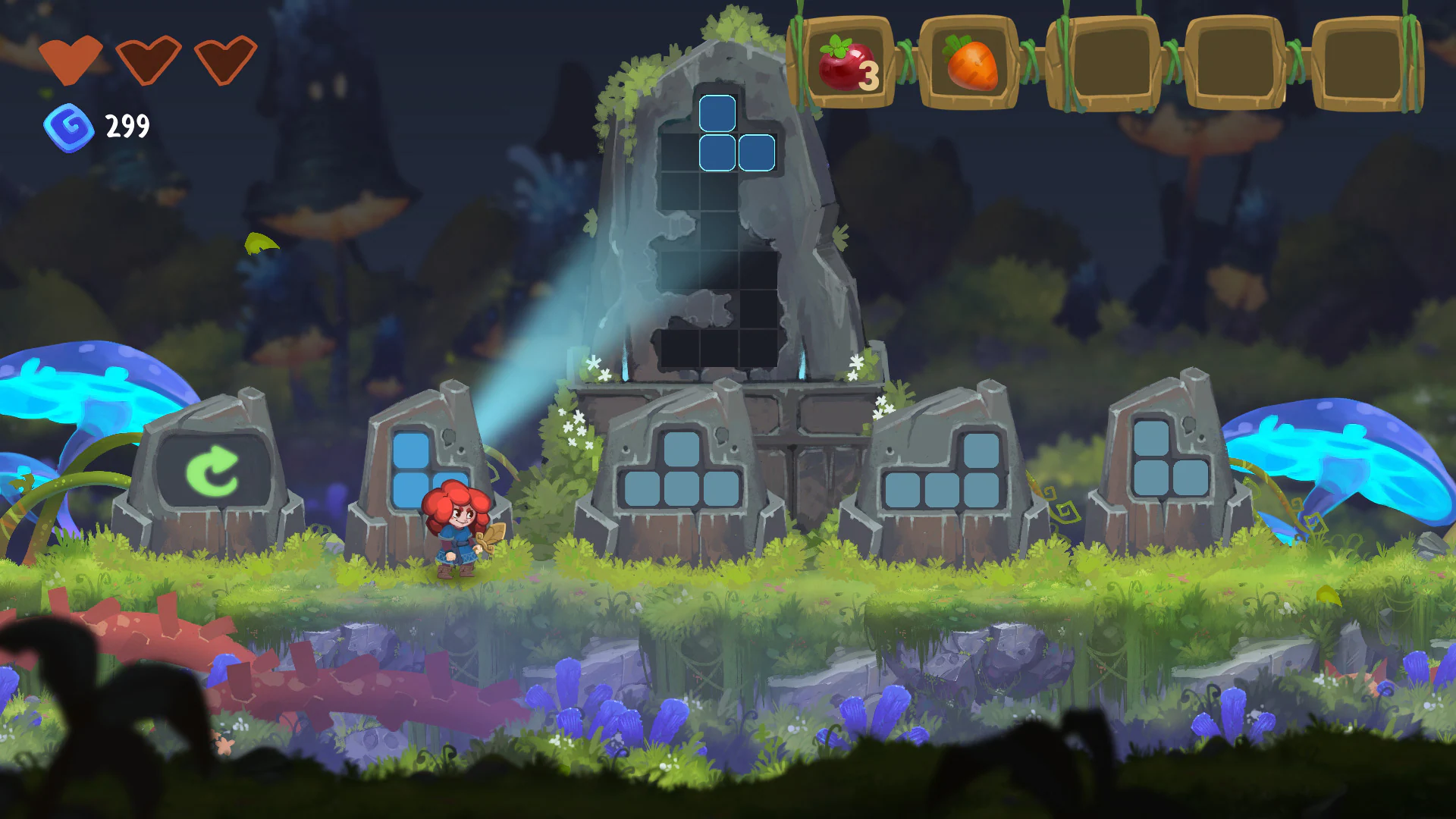The height and width of the screenshot is (819, 1456).
Task: Click the number 3 on the tomato badge
Action: tap(871, 74)
